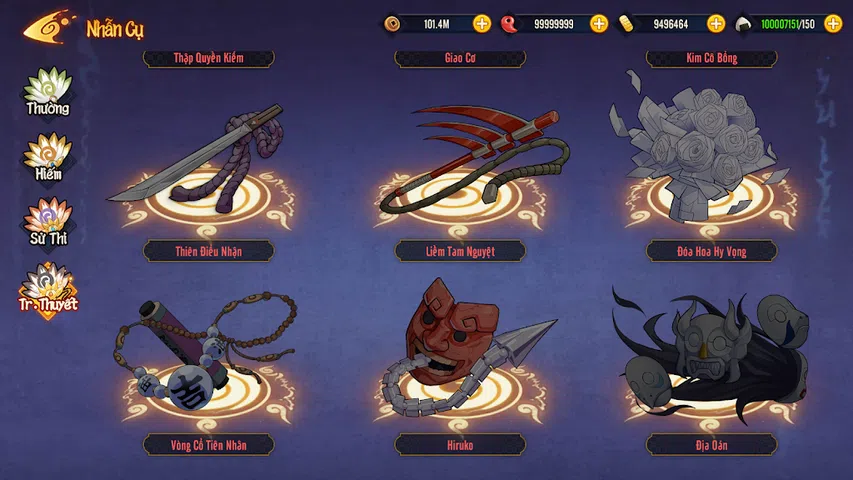Screen dimensions: 853x480
Task: Refill stamina with the plus beside 10000715/150
Action: [x=833, y=23]
